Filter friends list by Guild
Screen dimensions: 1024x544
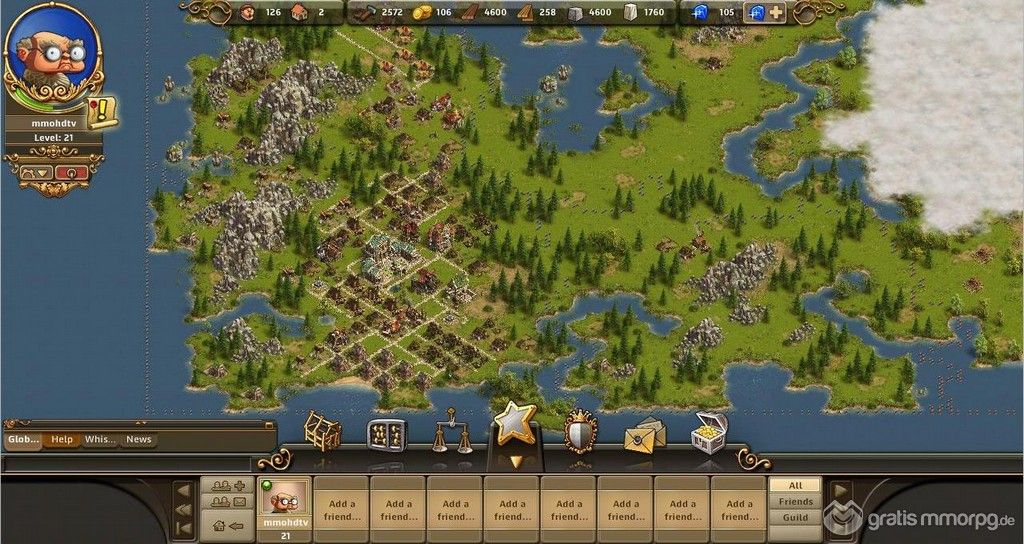(796, 518)
